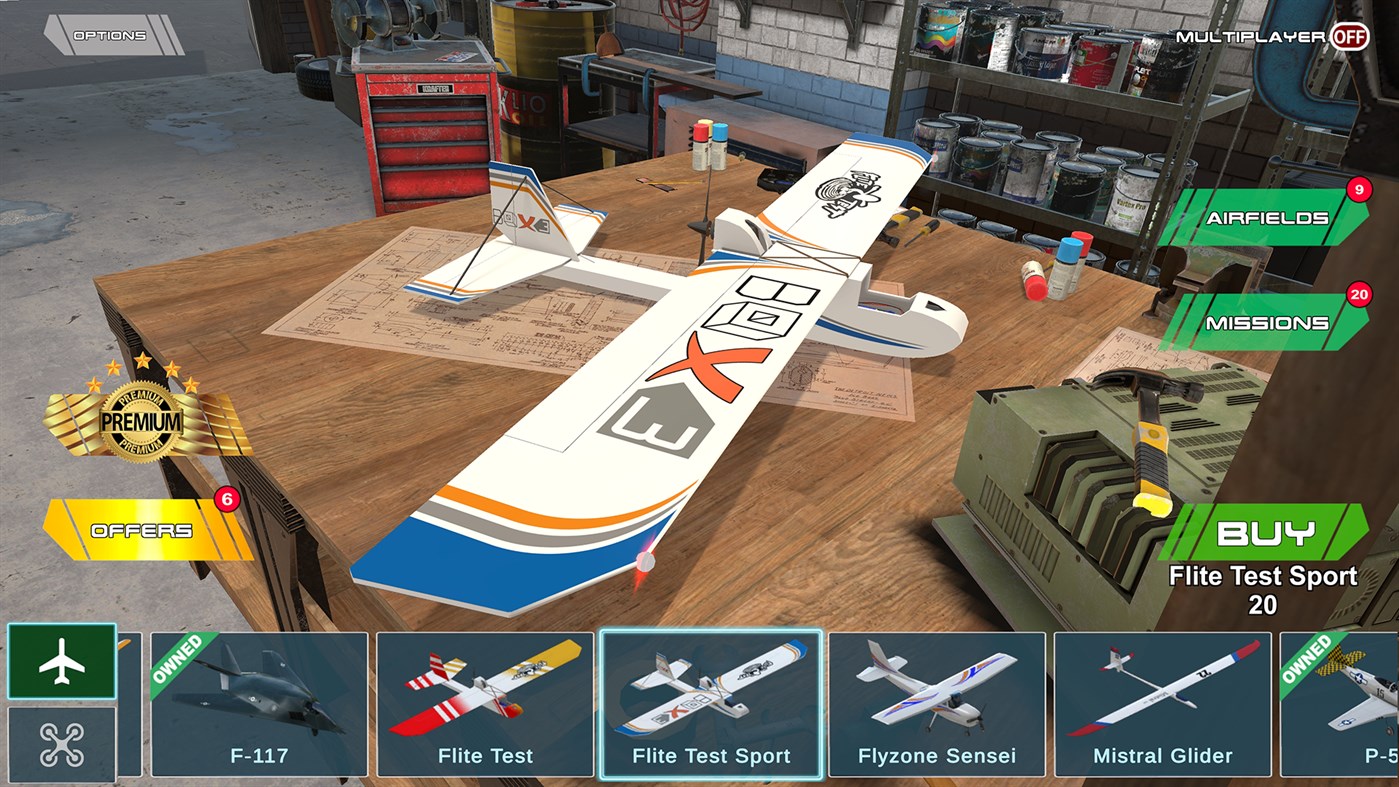Select the airplane category icon
Image resolution: width=1399 pixels, height=787 pixels.
coord(60,659)
